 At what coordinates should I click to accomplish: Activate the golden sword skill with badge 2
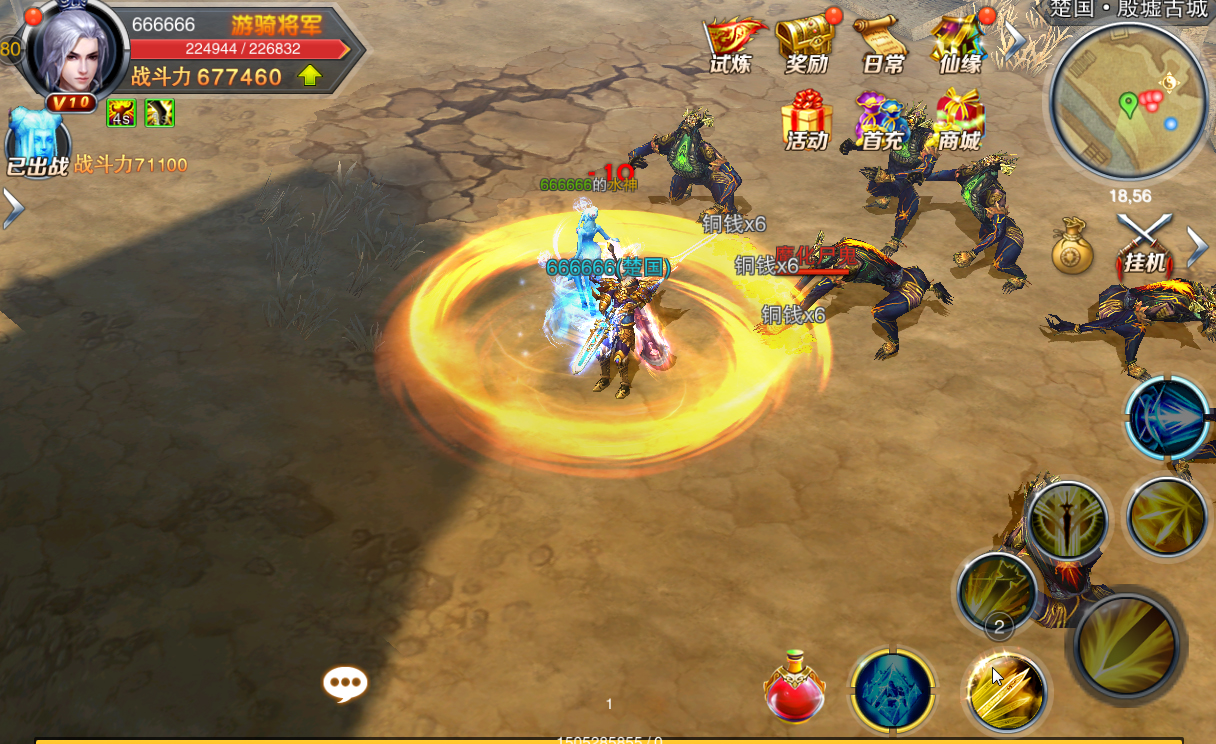click(x=1004, y=689)
